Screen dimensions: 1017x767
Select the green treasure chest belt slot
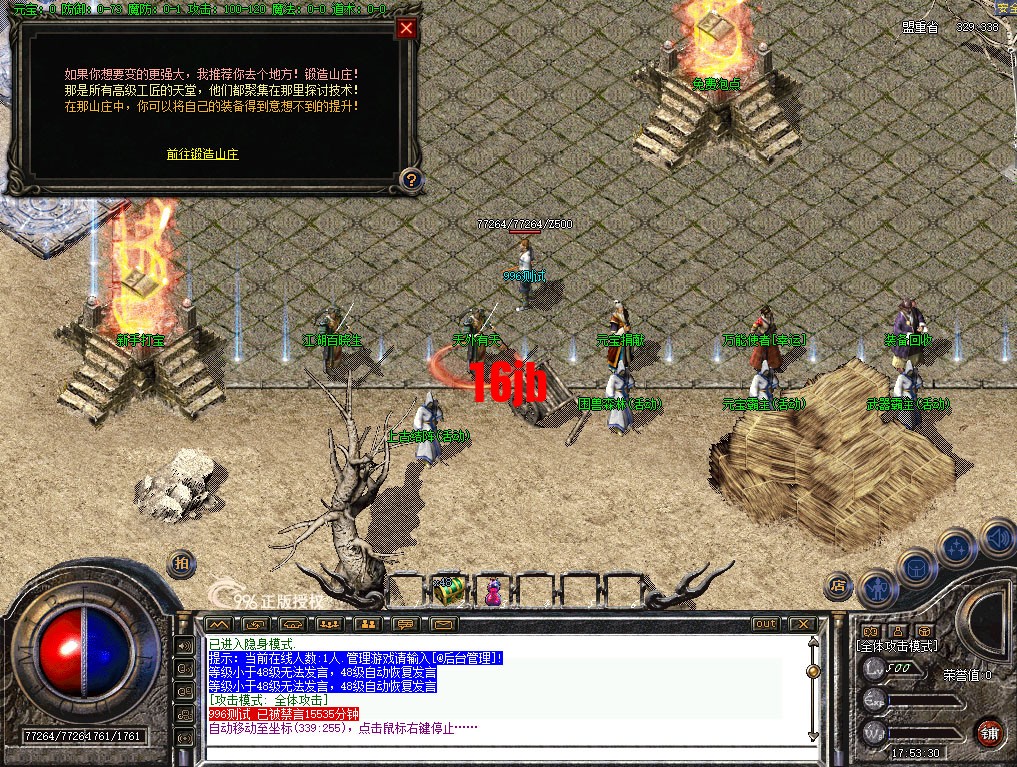coord(449,590)
